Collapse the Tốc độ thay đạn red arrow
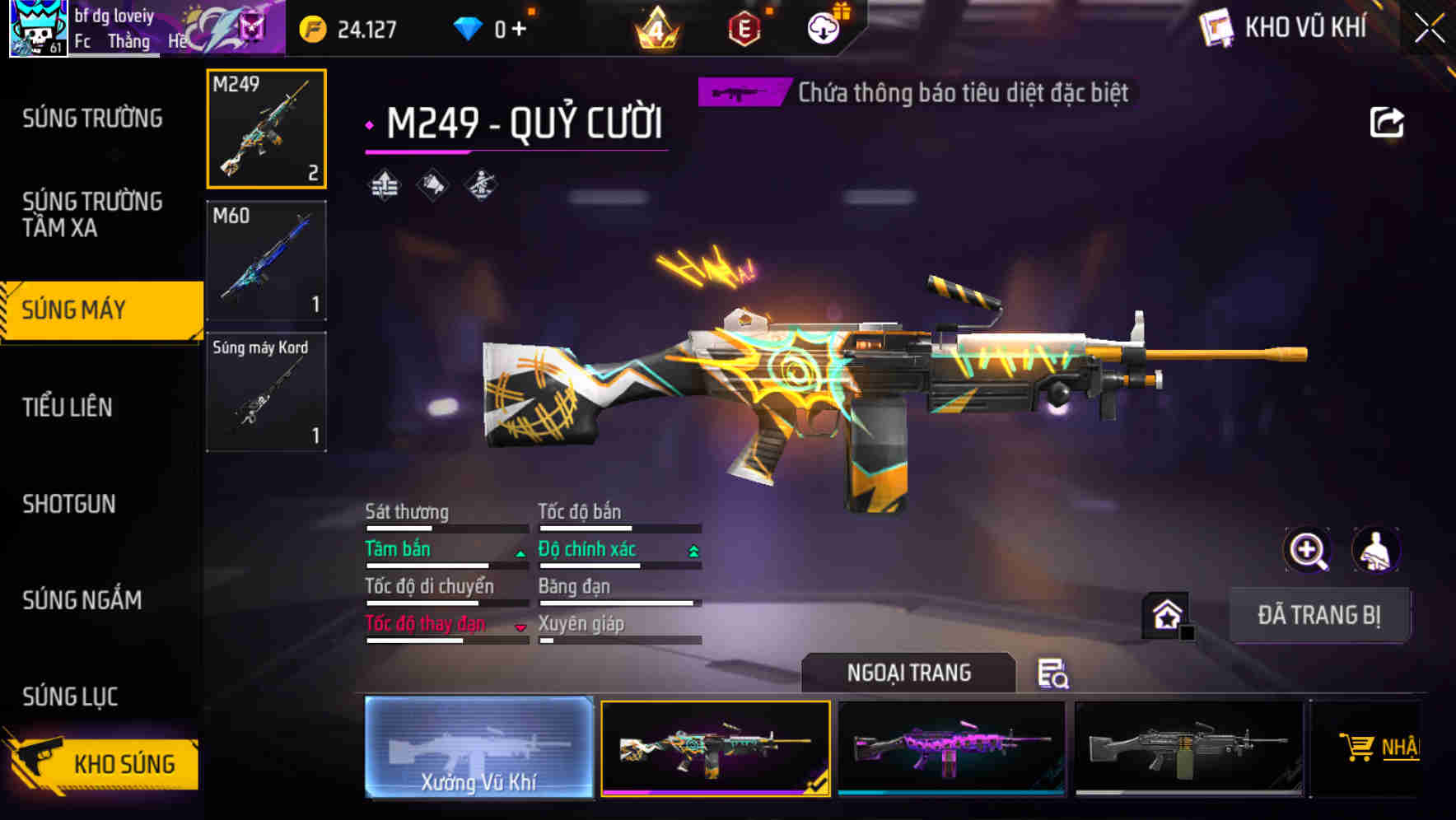The width and height of the screenshot is (1456, 820). tap(520, 627)
